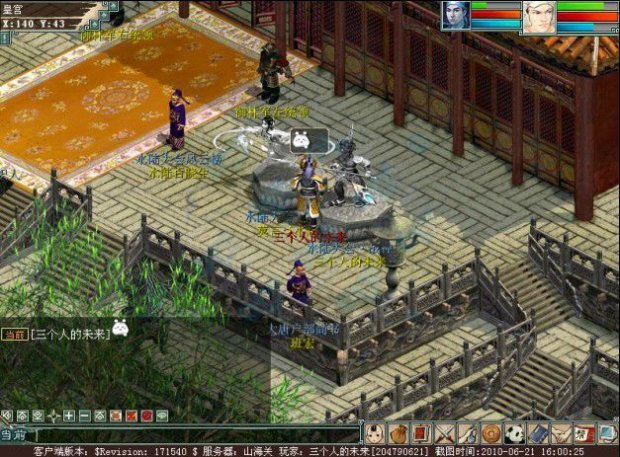Open the blue book icon
620x457 pixels.
pos(538,434)
